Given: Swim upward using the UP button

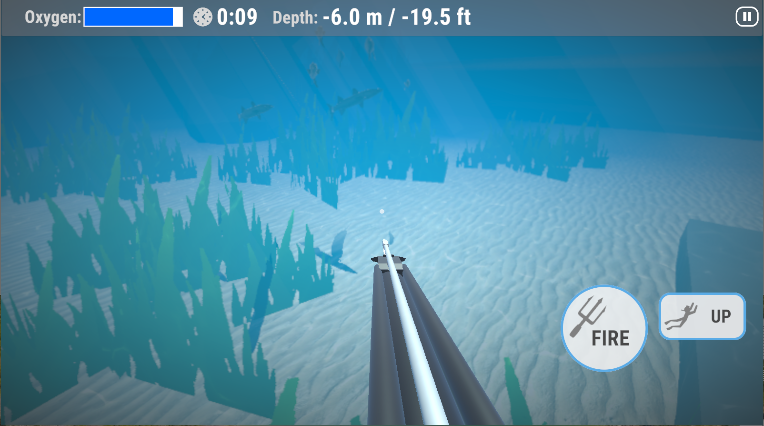Looking at the screenshot, I should pyautogui.click(x=701, y=317).
